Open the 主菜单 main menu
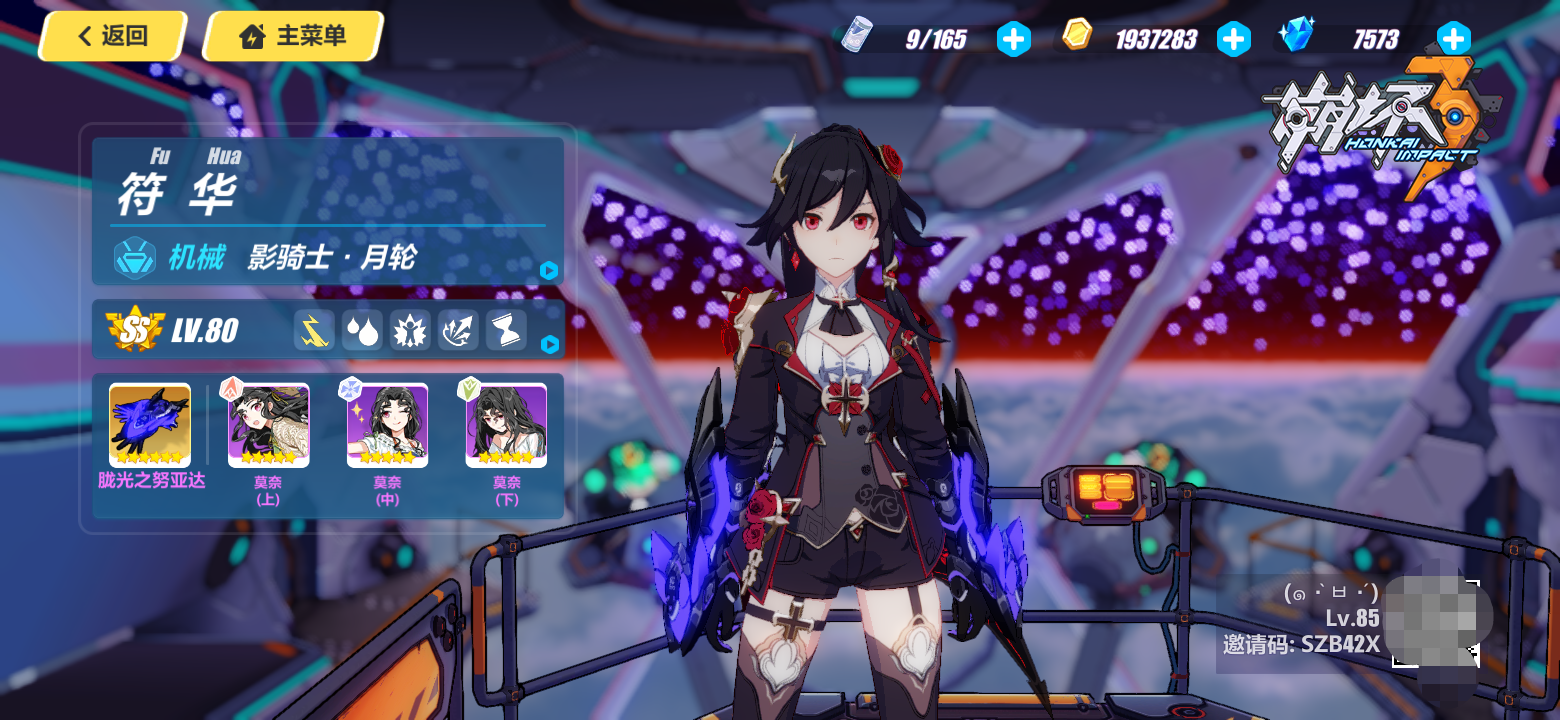The height and width of the screenshot is (720, 1560). coord(293,37)
